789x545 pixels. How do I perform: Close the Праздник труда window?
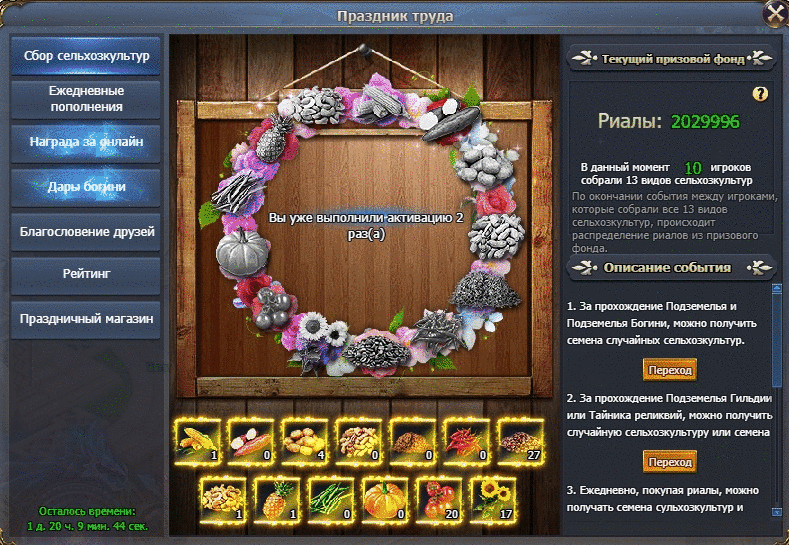[774, 14]
